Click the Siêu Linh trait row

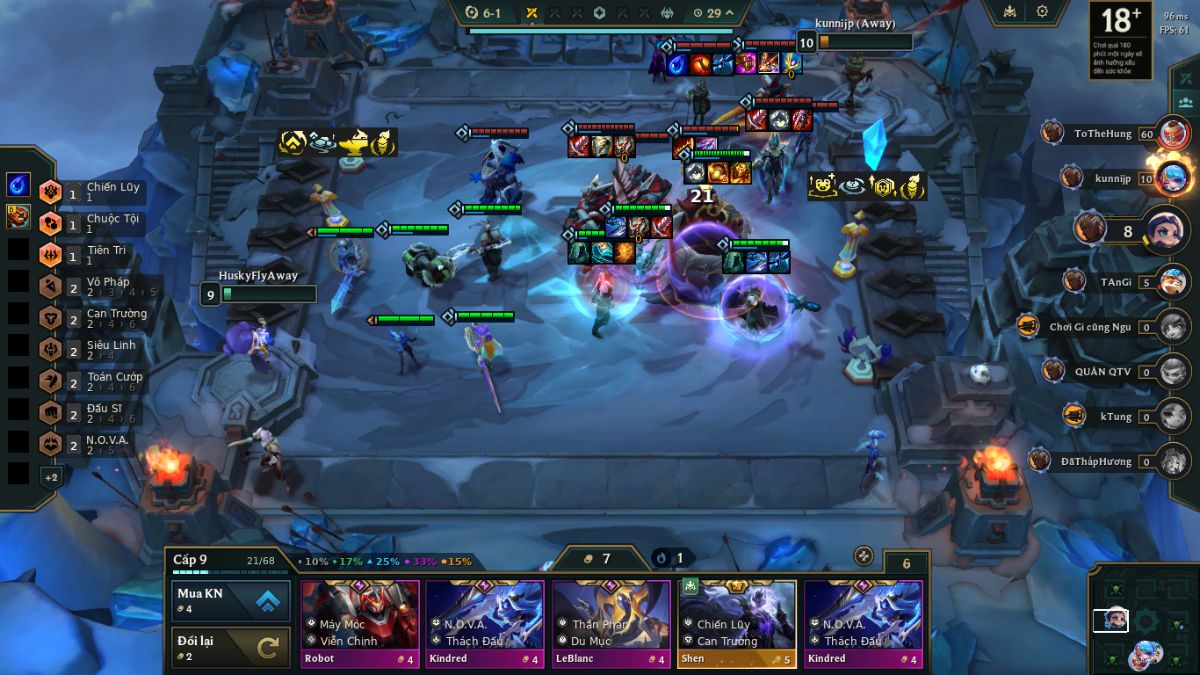(95, 350)
